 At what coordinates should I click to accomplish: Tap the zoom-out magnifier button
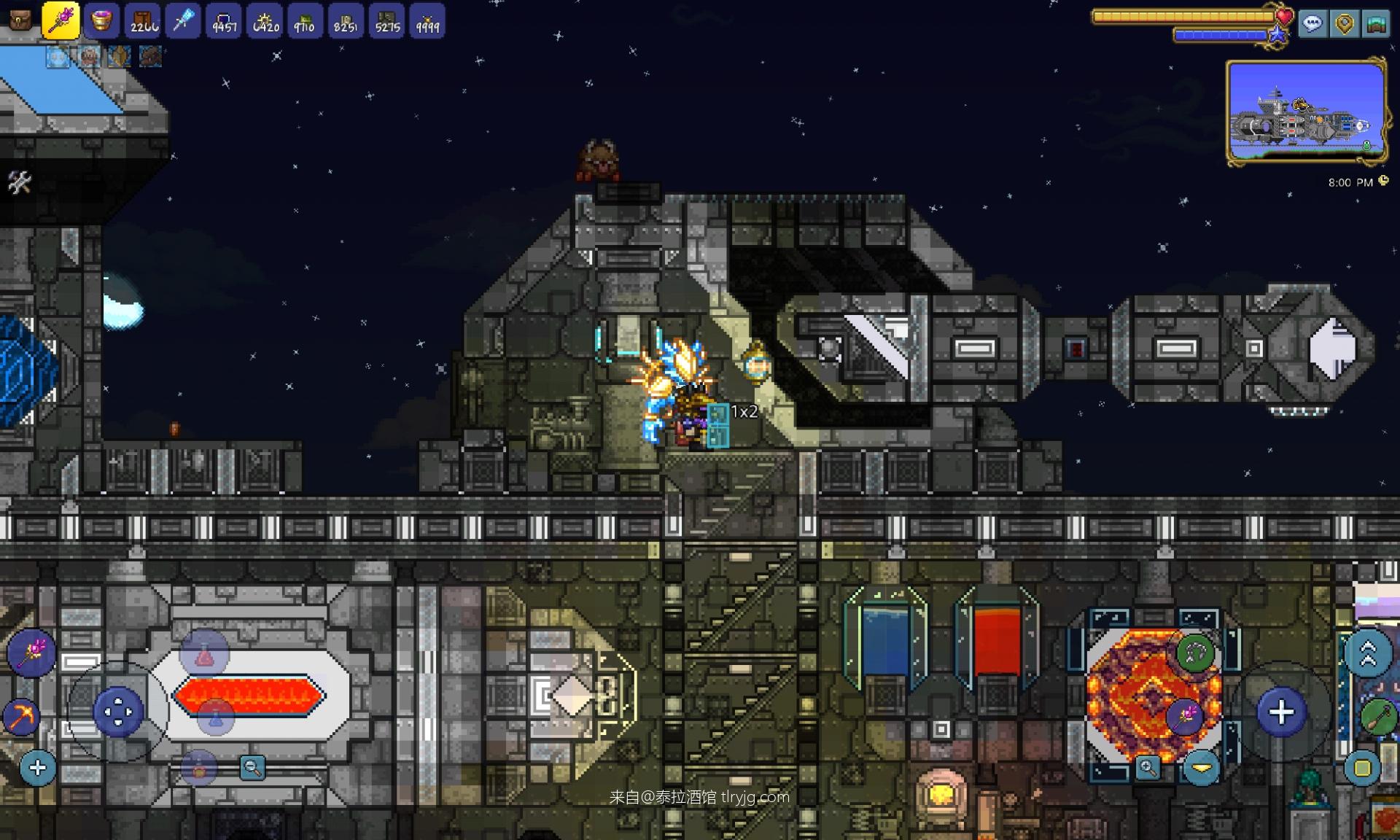point(252,767)
